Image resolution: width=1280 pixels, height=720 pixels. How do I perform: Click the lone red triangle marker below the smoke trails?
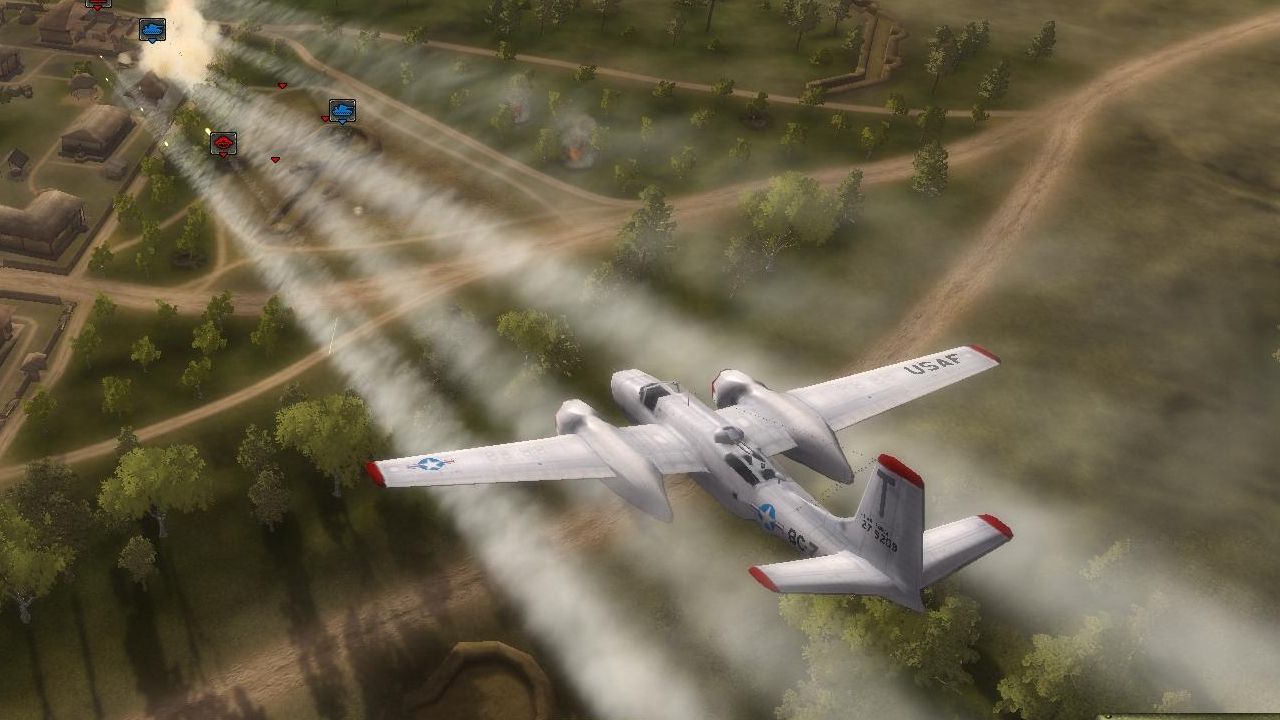(x=275, y=160)
